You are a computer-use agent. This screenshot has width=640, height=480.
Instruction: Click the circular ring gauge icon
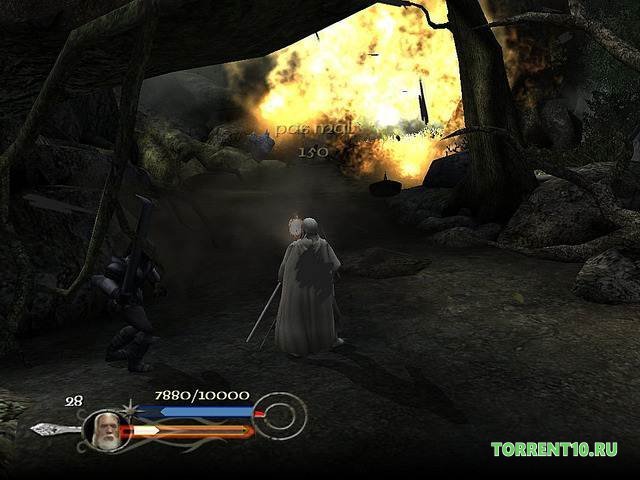tap(279, 416)
